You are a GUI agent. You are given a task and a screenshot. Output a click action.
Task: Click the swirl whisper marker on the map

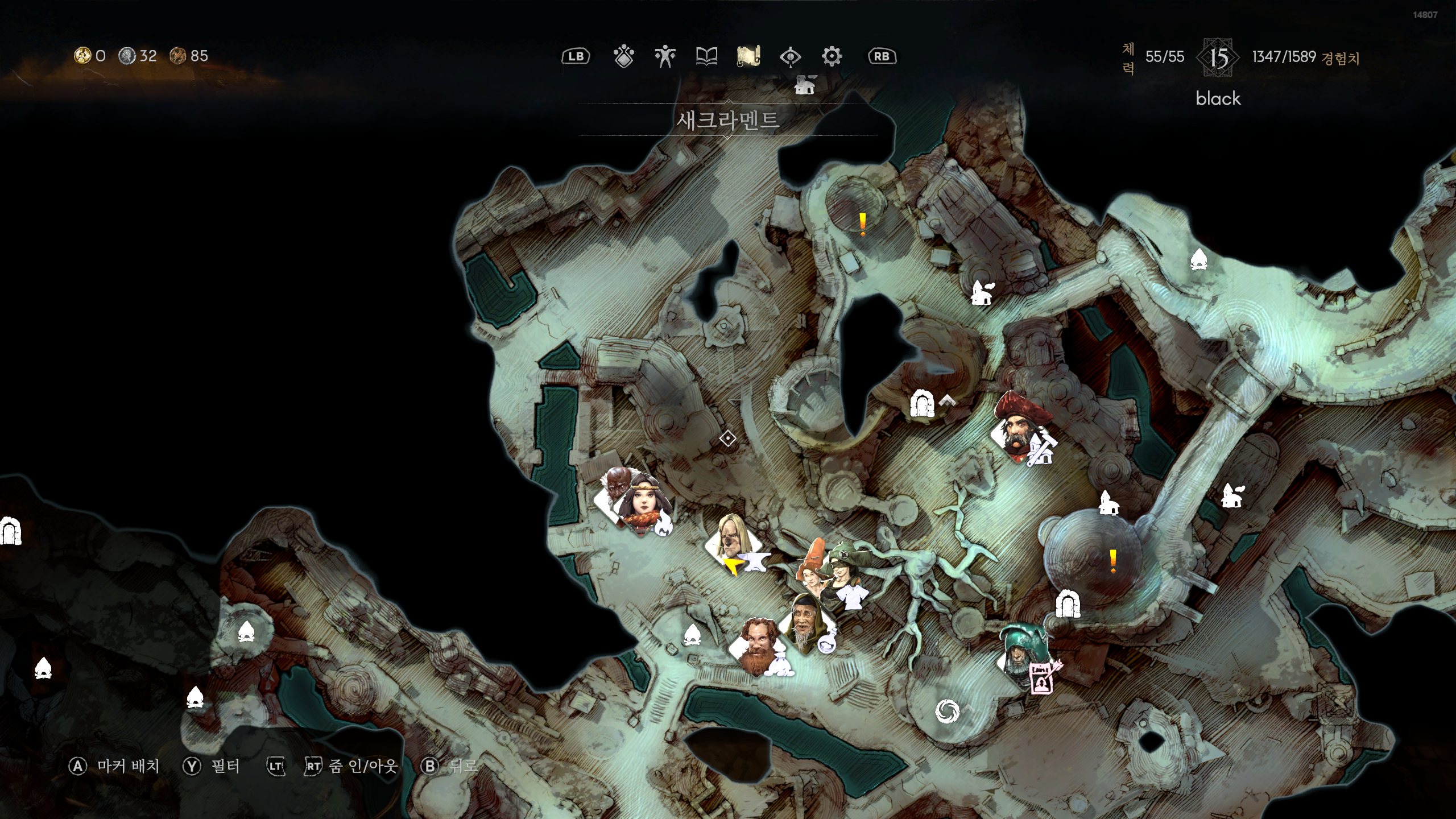(947, 711)
